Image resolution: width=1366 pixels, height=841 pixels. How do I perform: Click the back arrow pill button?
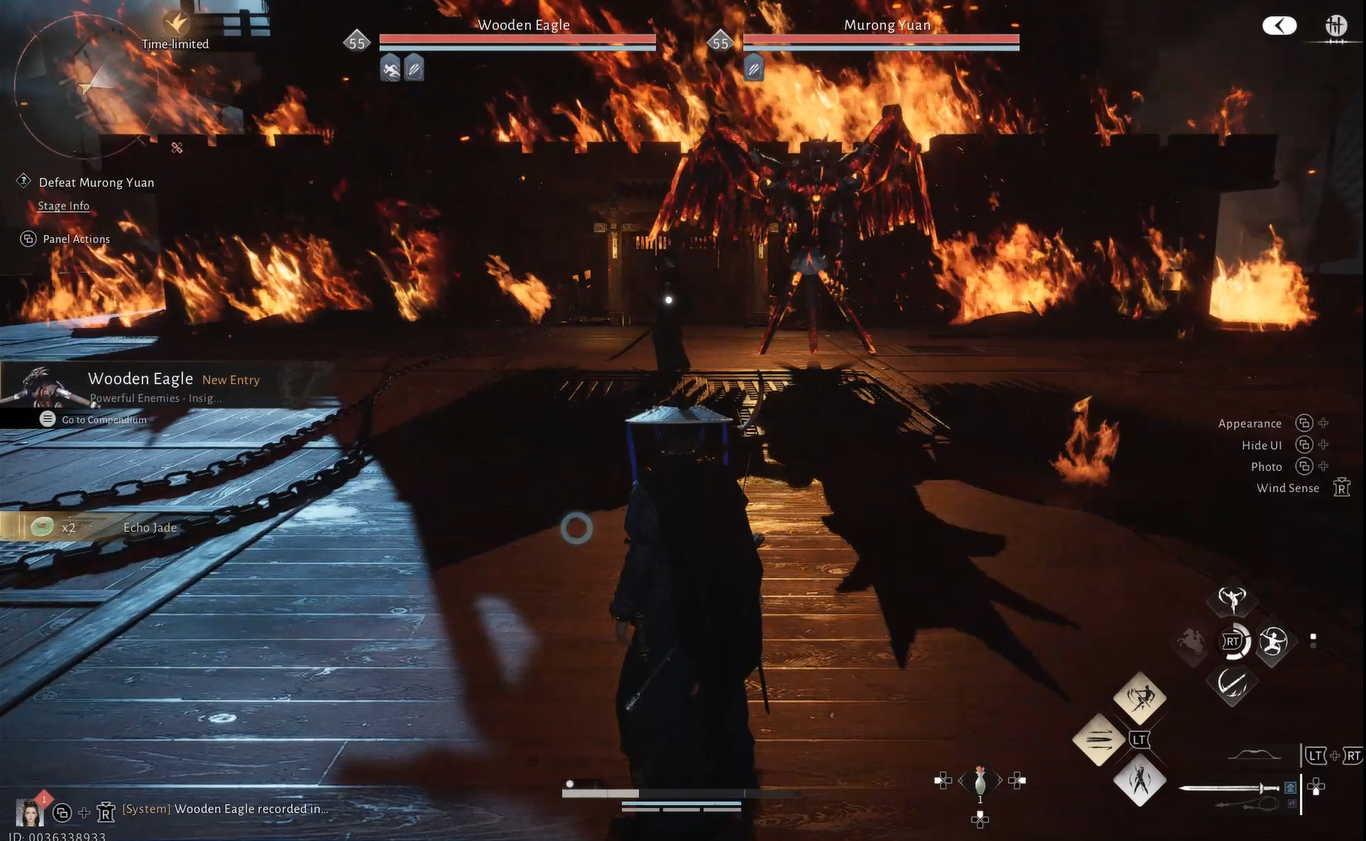1279,26
